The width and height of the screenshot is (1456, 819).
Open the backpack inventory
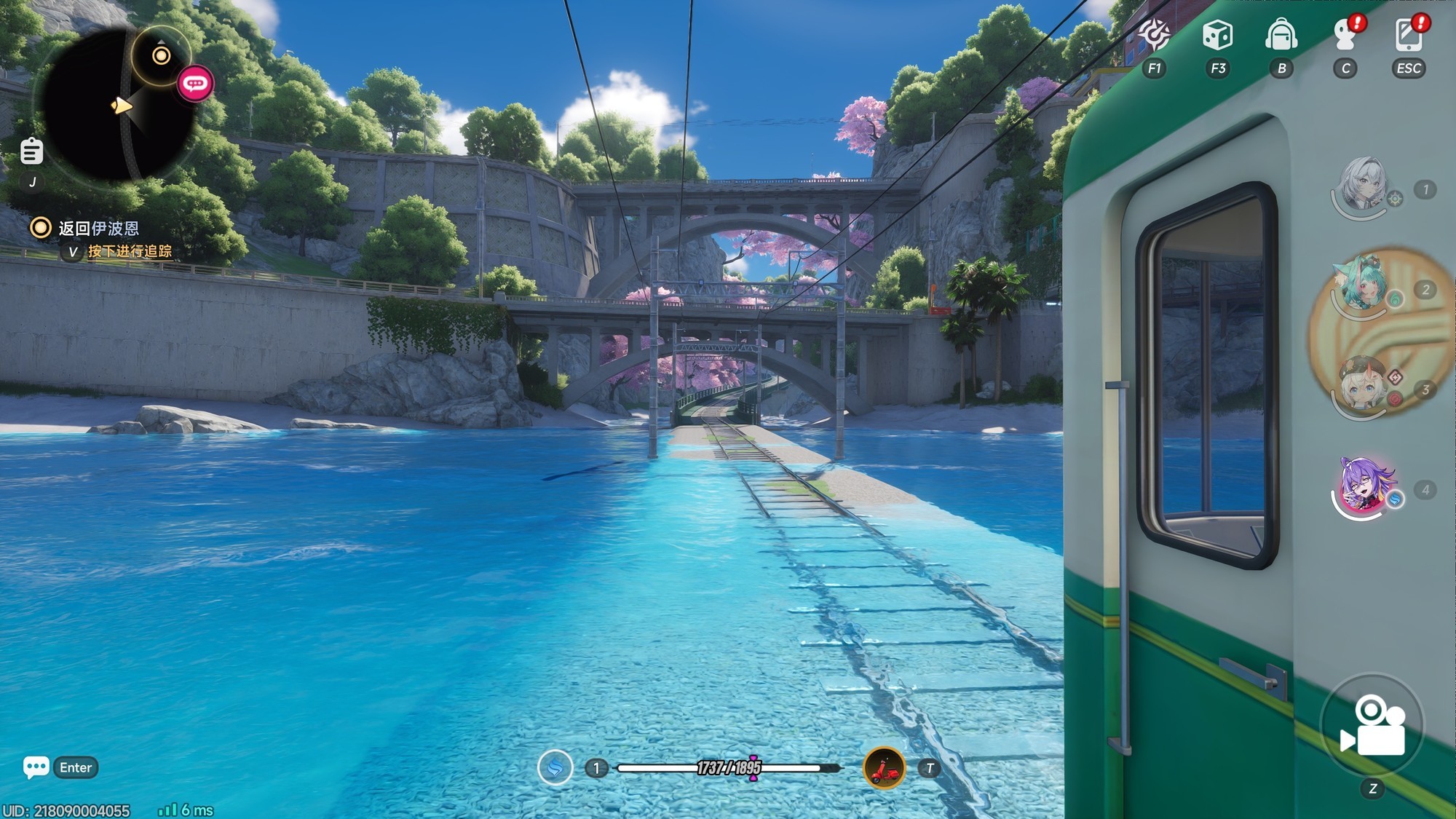click(x=1281, y=35)
